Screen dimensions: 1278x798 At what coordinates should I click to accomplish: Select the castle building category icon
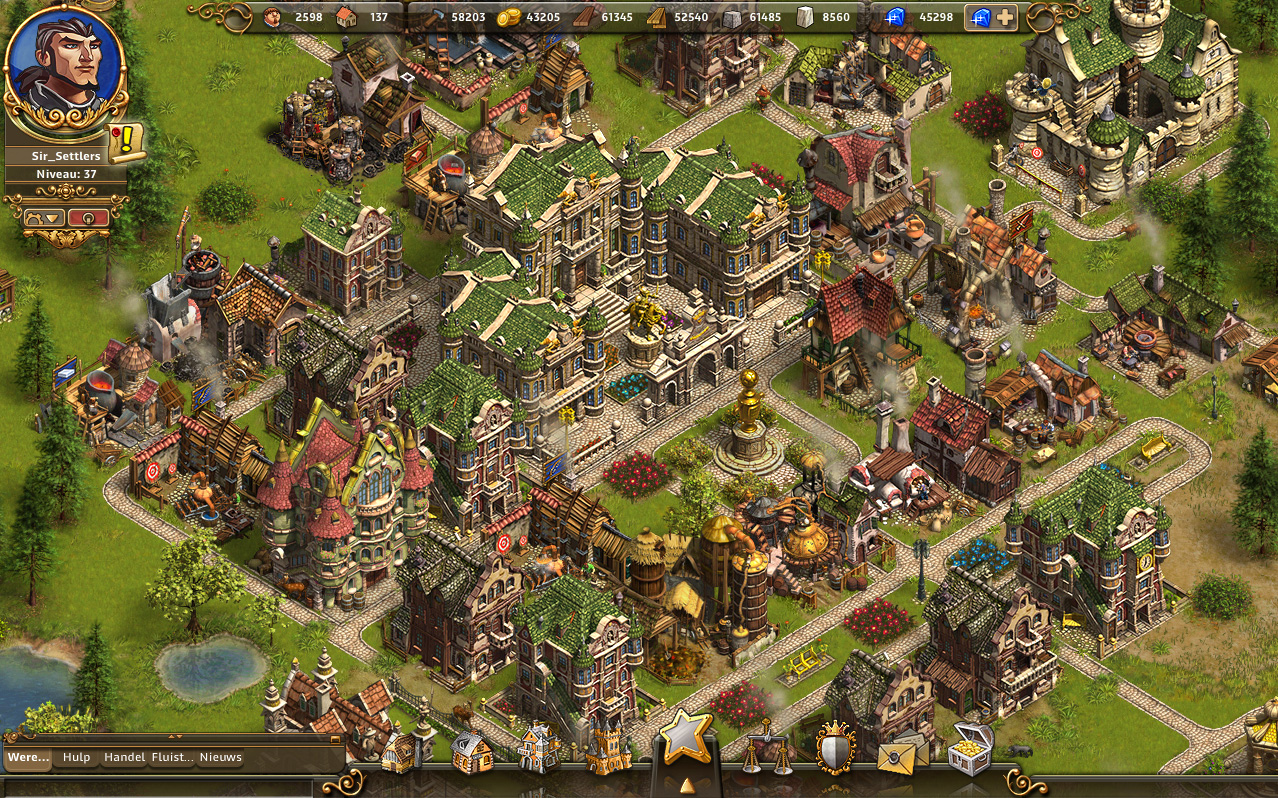click(x=608, y=750)
